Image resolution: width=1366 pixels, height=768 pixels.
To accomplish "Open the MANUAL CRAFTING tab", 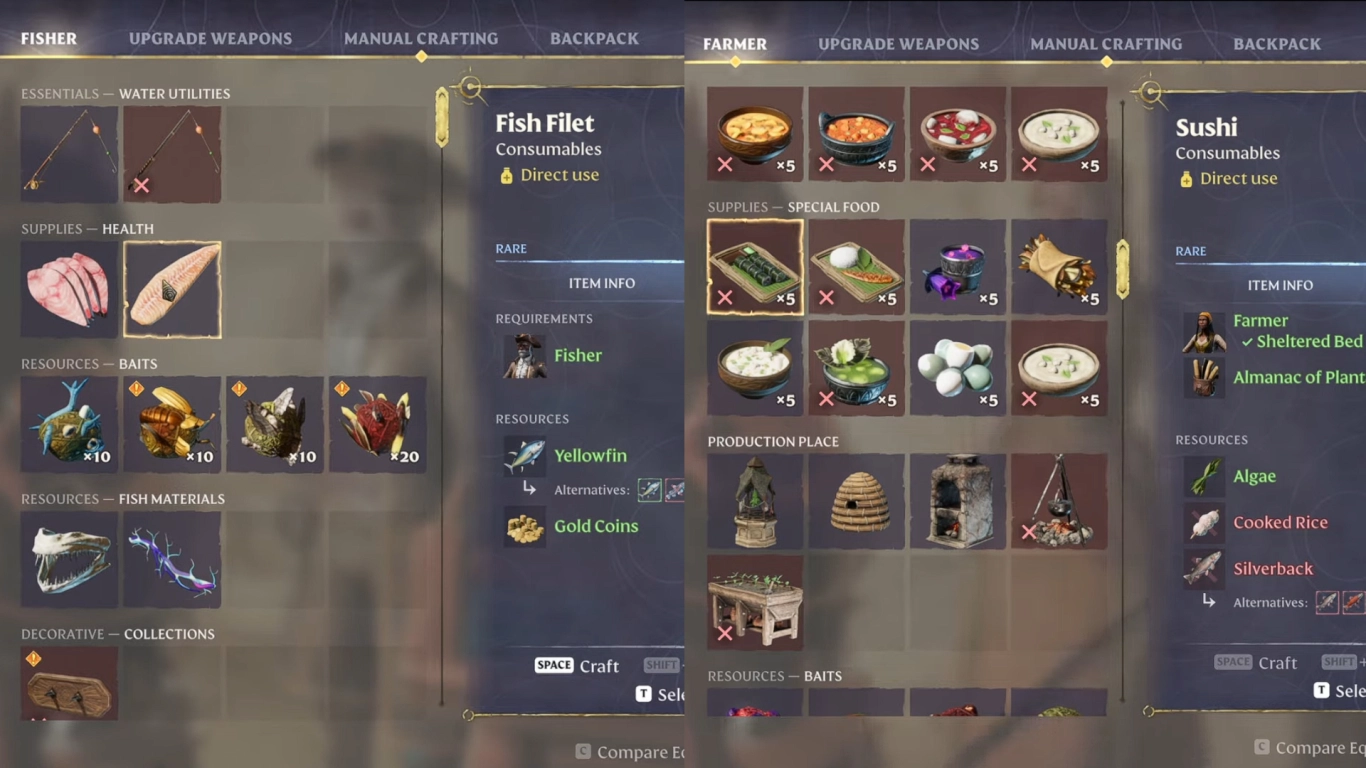I will pos(421,38).
